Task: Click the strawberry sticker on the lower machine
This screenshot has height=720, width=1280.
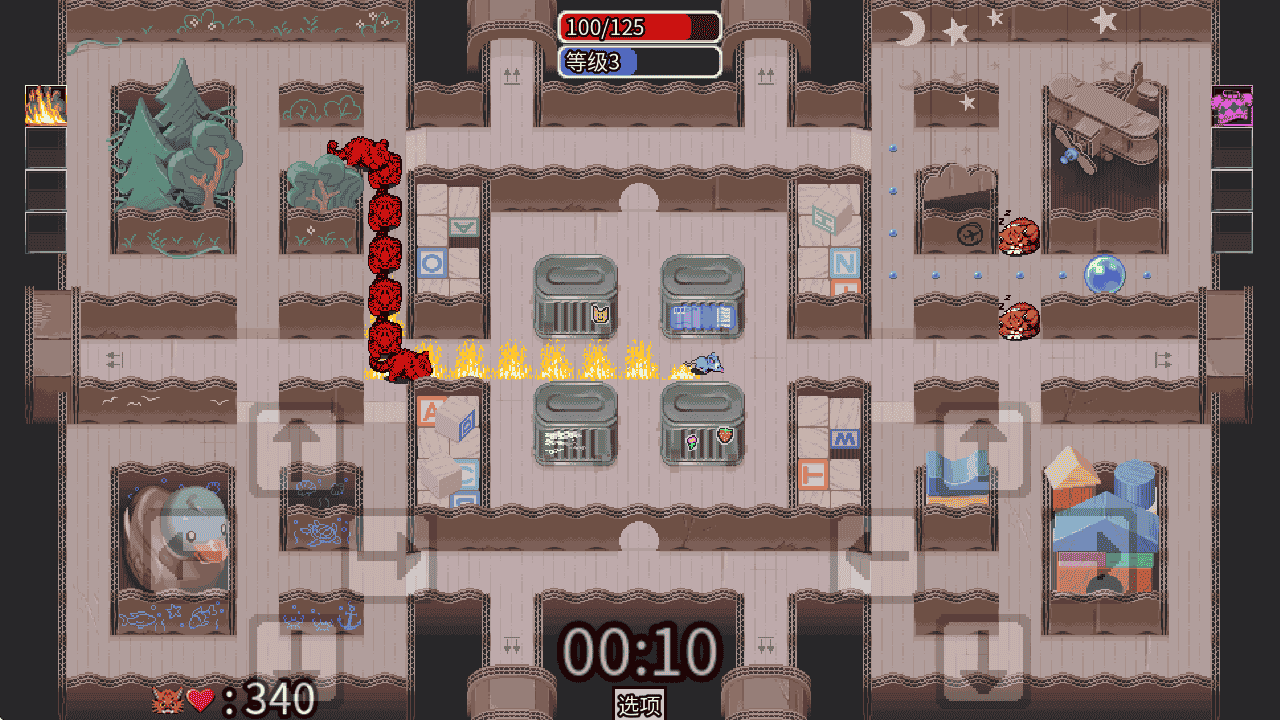Action: tap(725, 436)
